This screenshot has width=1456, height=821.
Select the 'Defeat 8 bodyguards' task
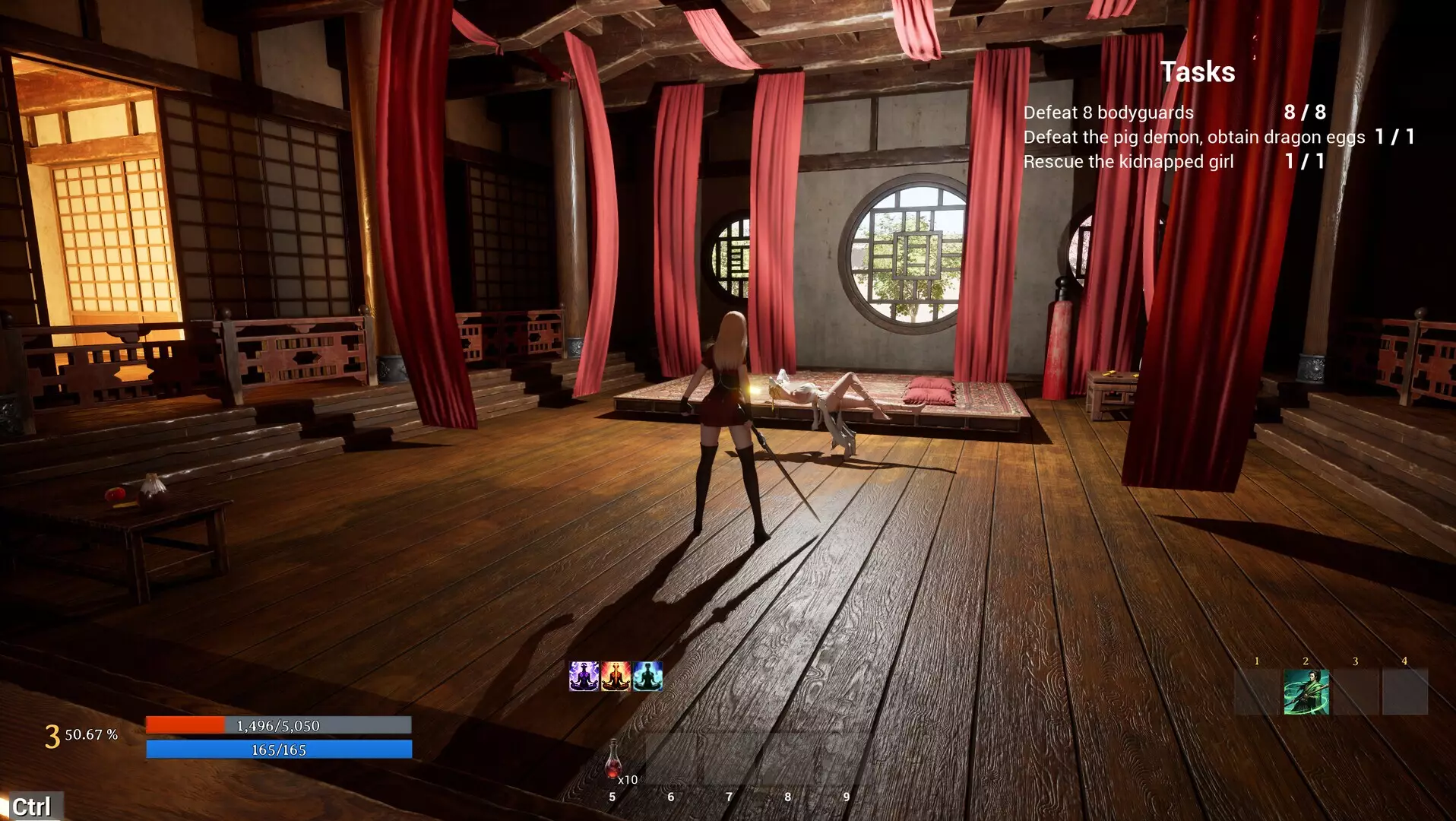[x=1108, y=113]
